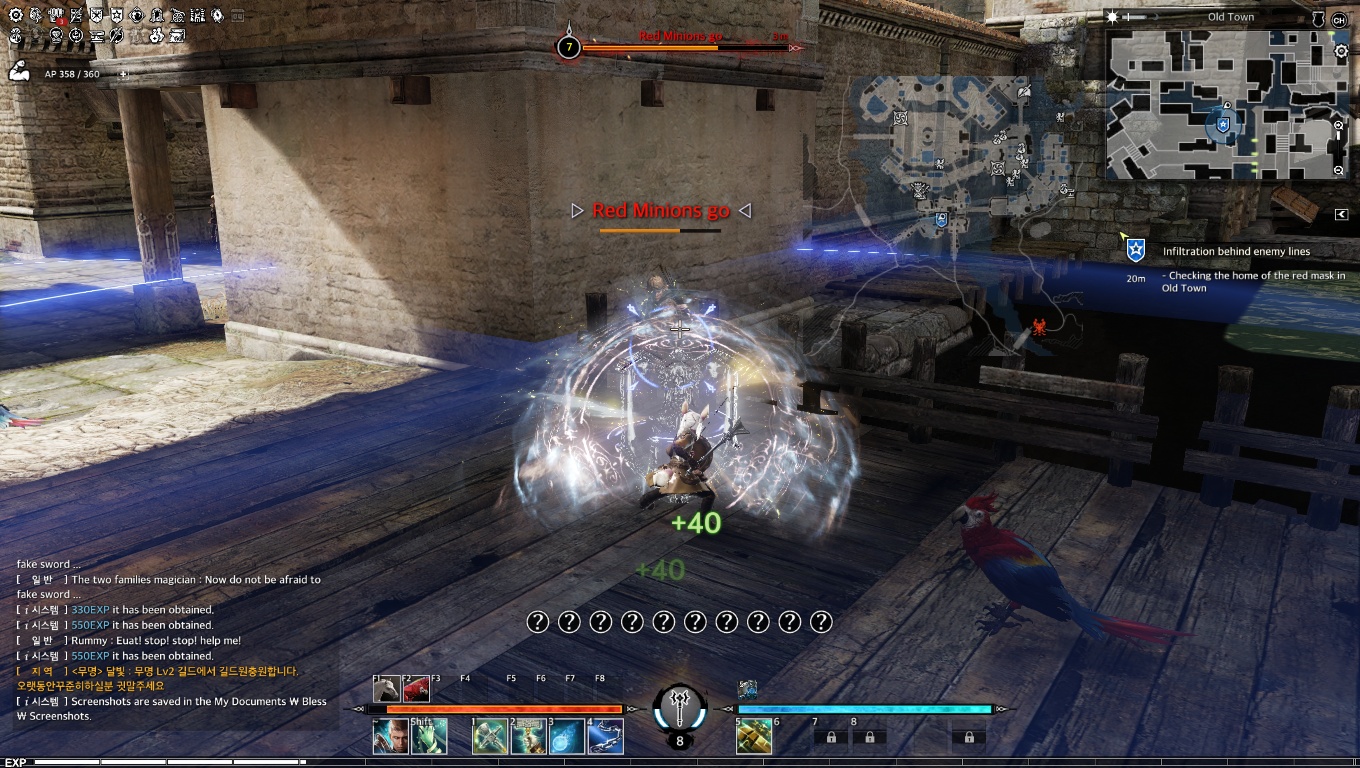Click the Old Town minimap
This screenshot has height=768, width=1360.
point(1220,105)
